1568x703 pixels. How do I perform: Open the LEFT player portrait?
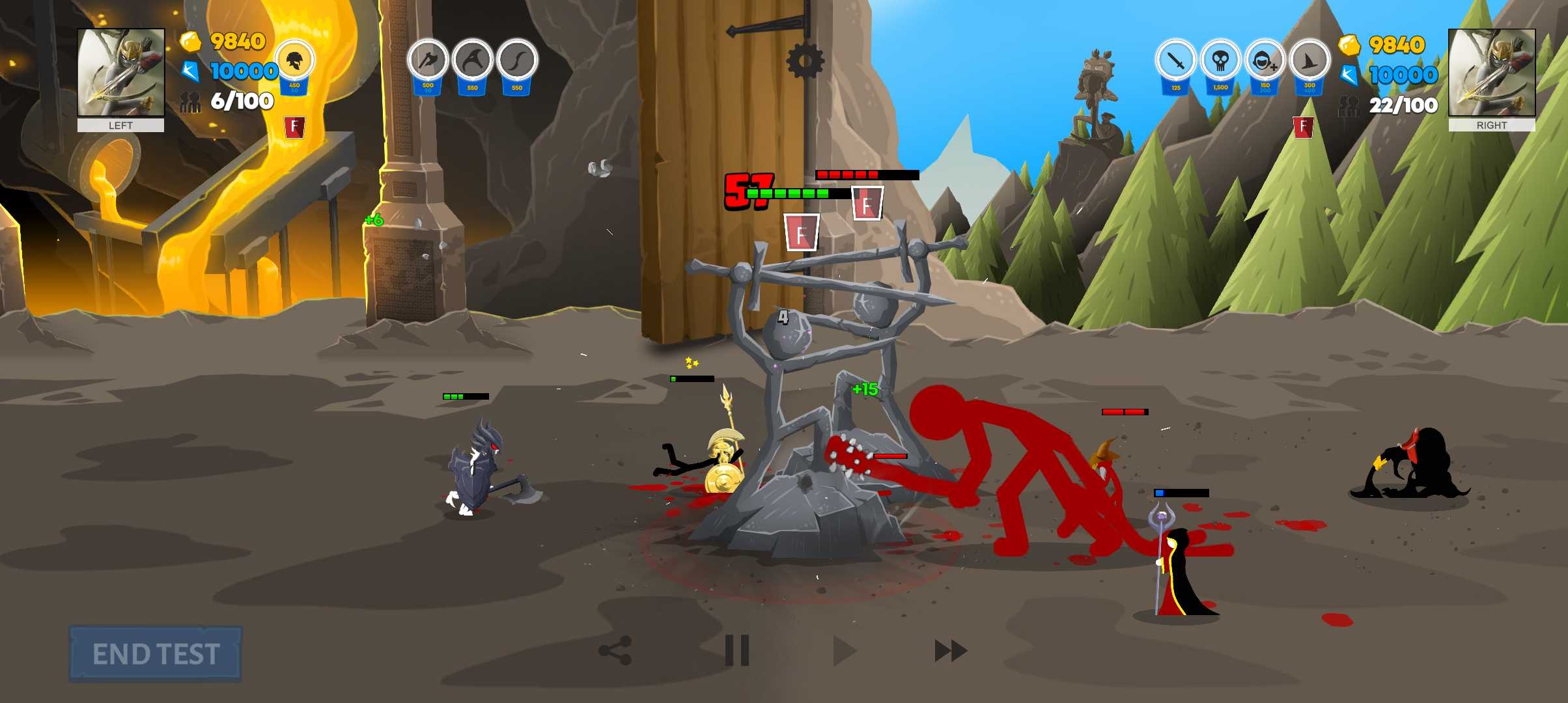[121, 72]
